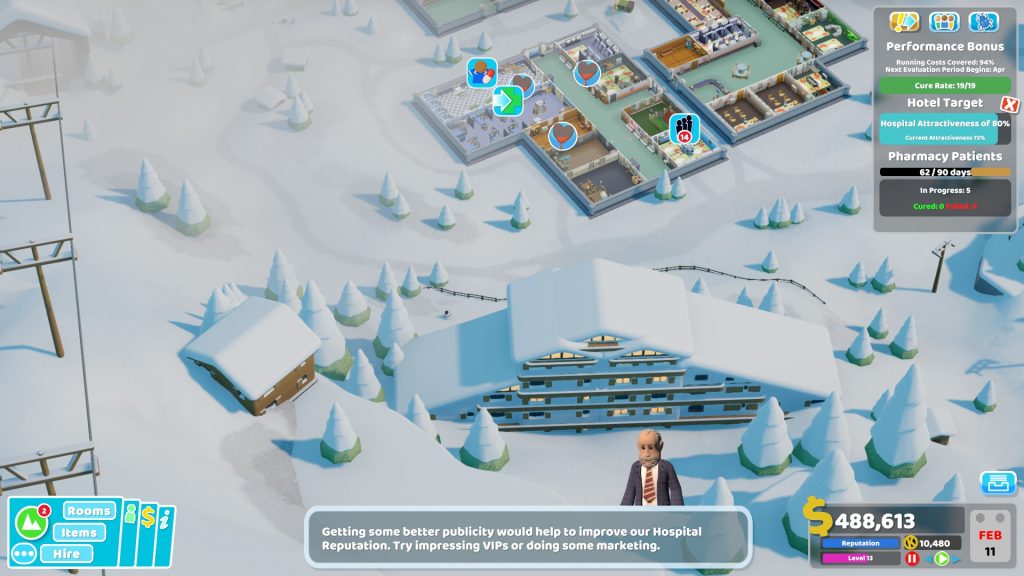Open the three-people tab icon

944,22
